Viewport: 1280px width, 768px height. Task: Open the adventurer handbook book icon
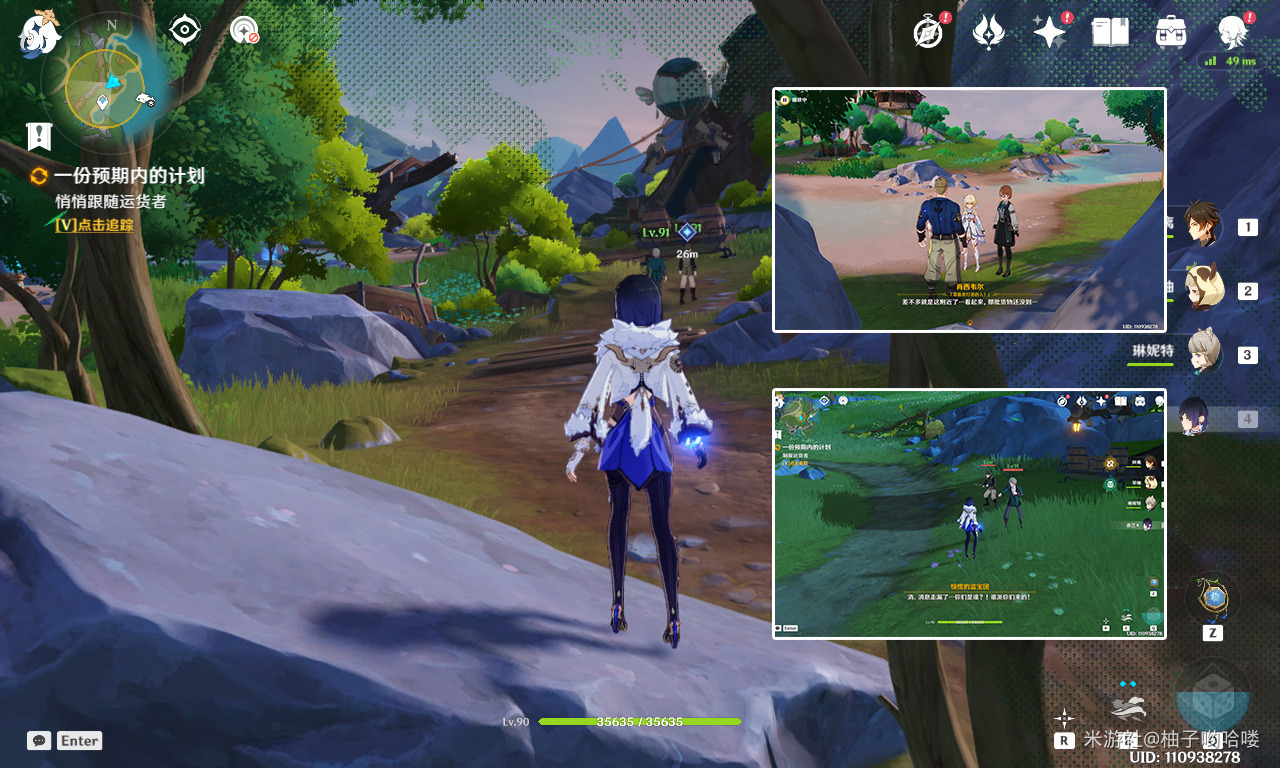click(x=1110, y=32)
